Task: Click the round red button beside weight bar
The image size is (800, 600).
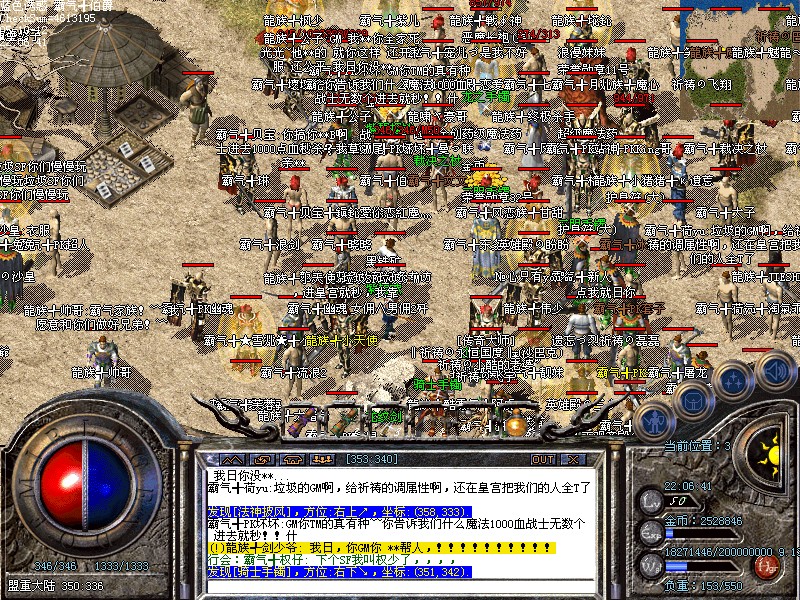Action: pyautogui.click(x=769, y=567)
